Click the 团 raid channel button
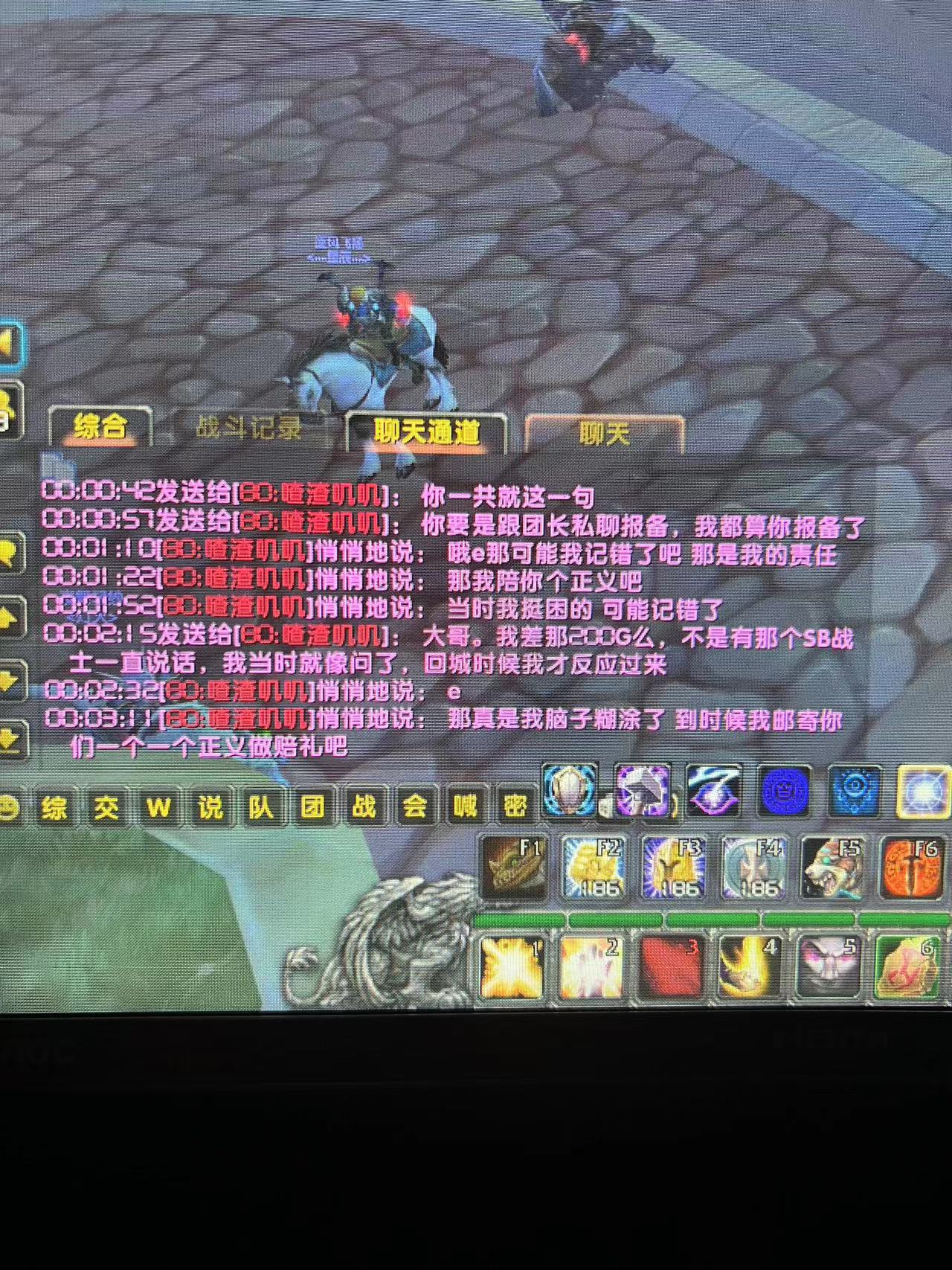The height and width of the screenshot is (1270, 952). [x=312, y=807]
